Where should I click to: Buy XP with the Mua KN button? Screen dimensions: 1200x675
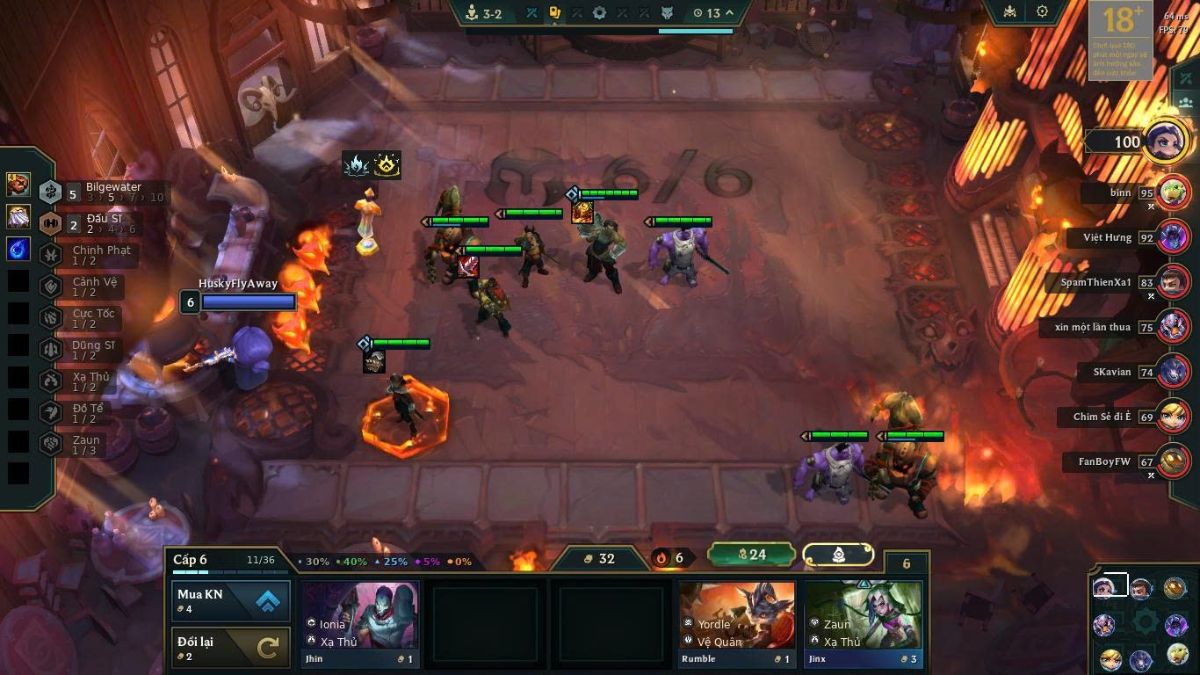231,601
